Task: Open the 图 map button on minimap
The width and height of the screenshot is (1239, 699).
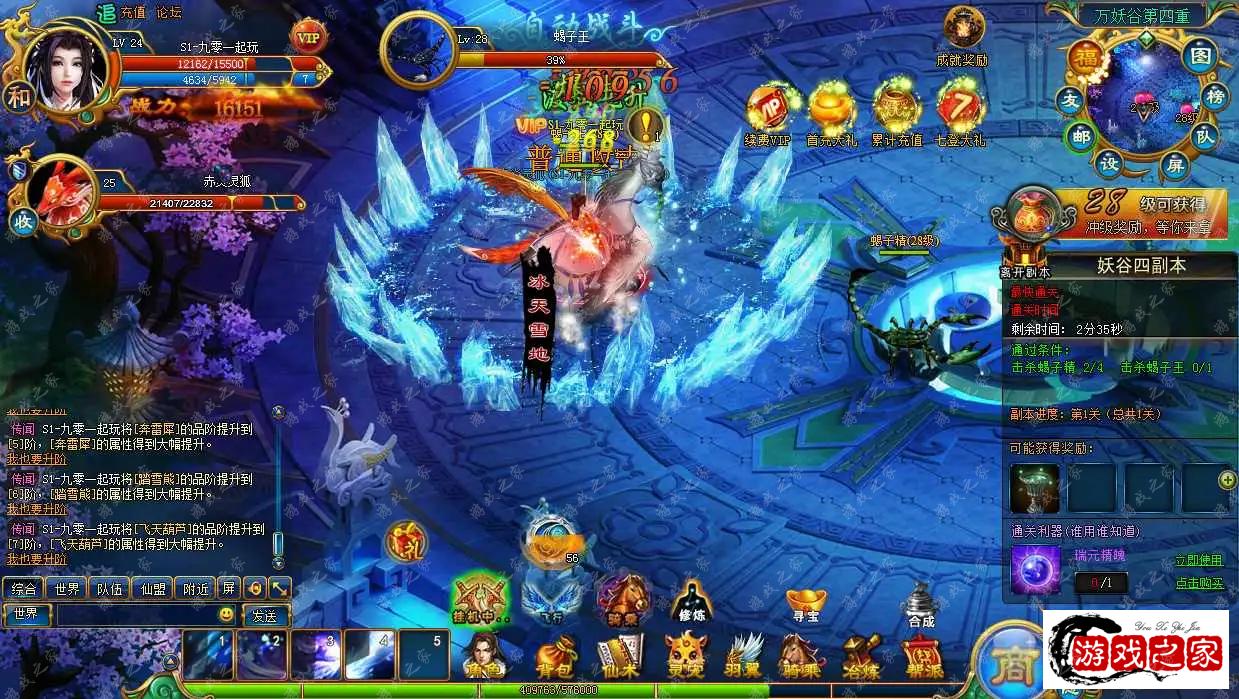Action: click(x=1199, y=55)
